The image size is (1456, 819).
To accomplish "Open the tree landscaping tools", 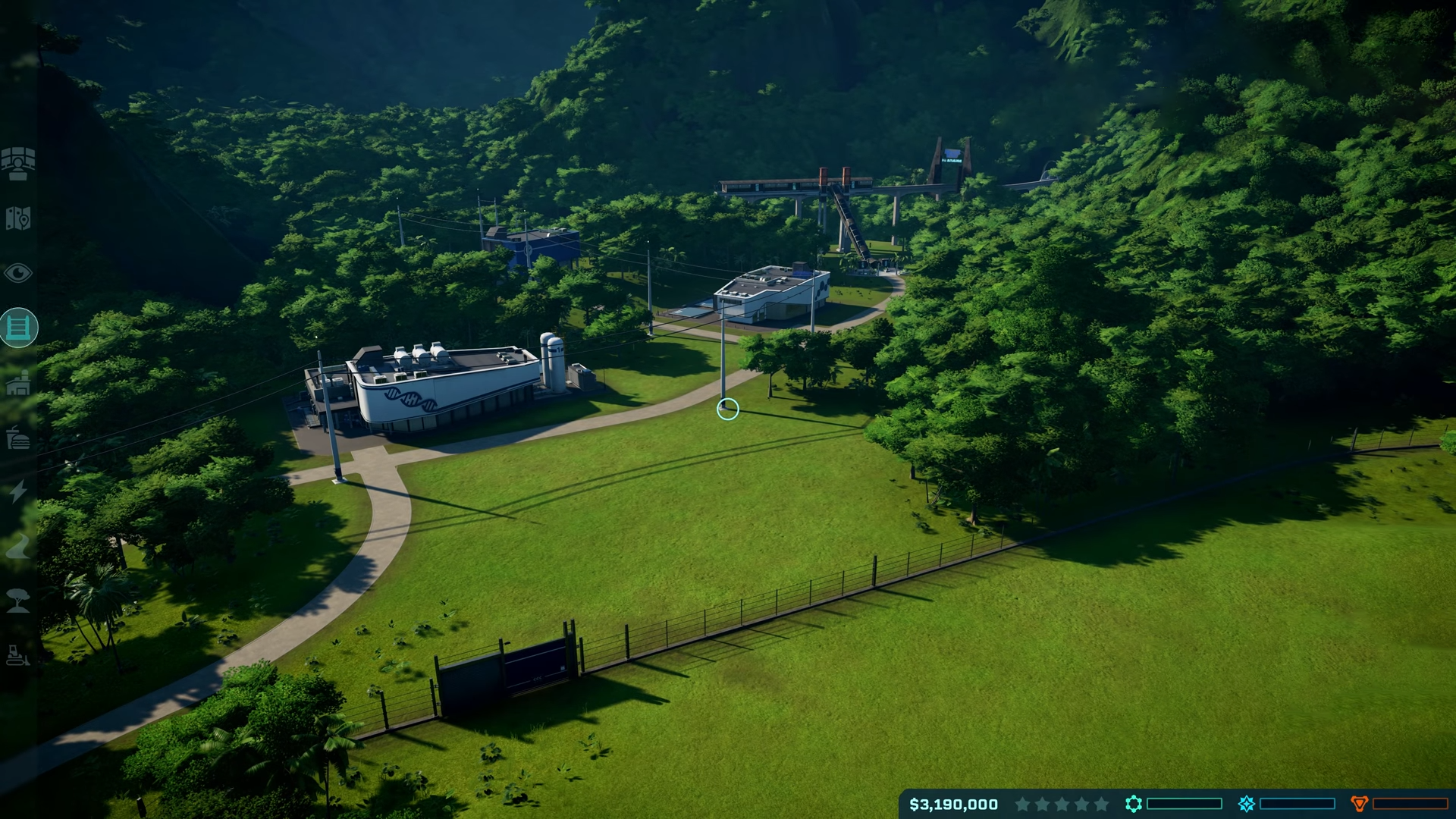I will pyautogui.click(x=18, y=601).
